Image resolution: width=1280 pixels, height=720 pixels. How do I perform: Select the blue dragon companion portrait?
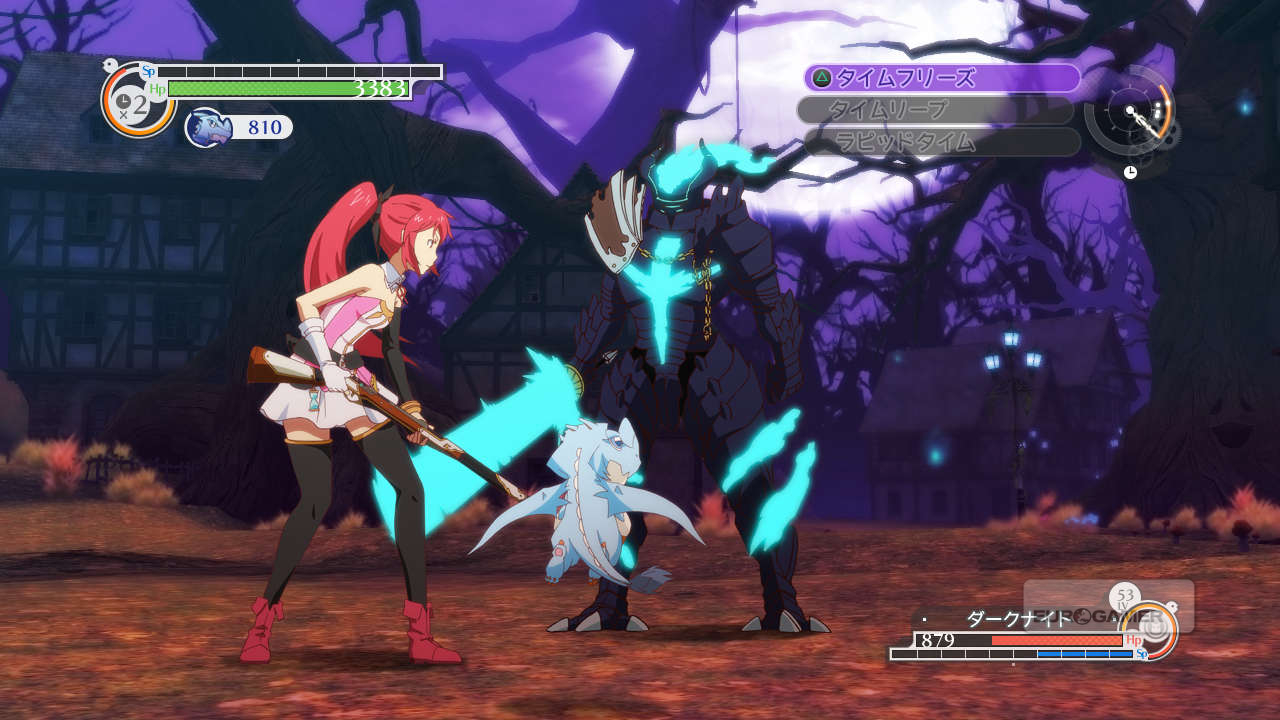pos(208,128)
